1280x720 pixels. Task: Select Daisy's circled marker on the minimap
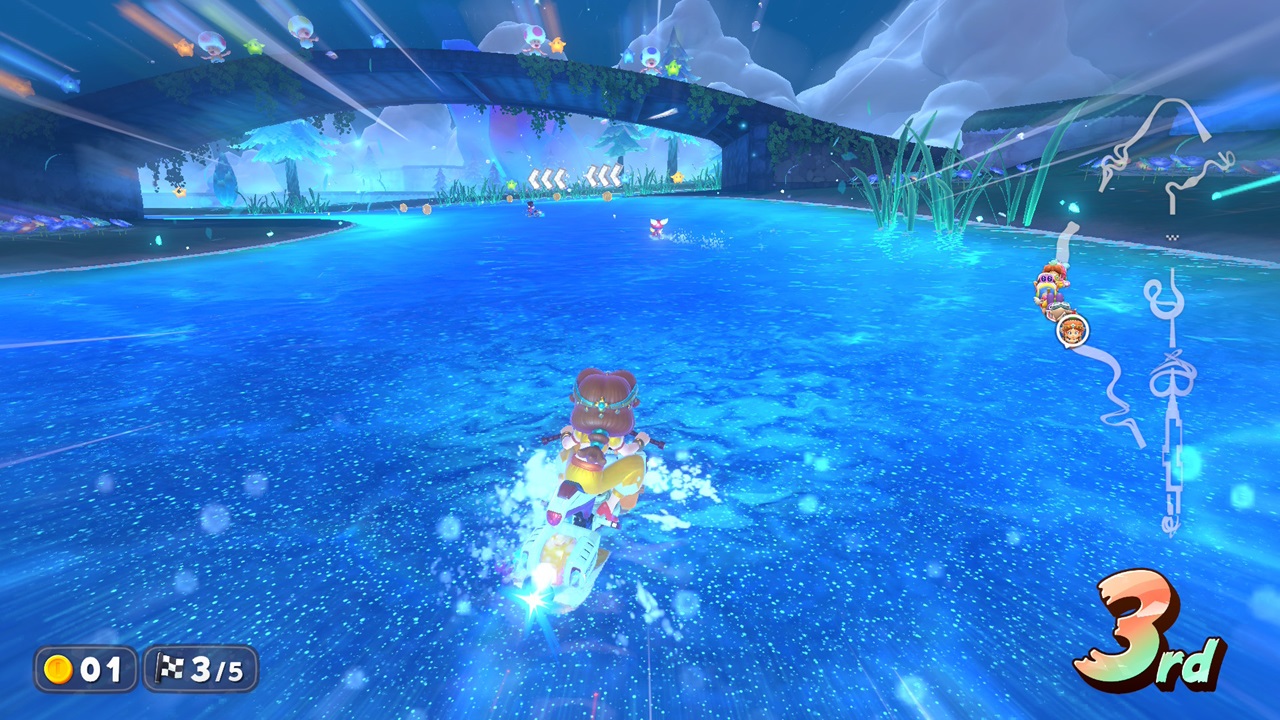click(x=1072, y=329)
